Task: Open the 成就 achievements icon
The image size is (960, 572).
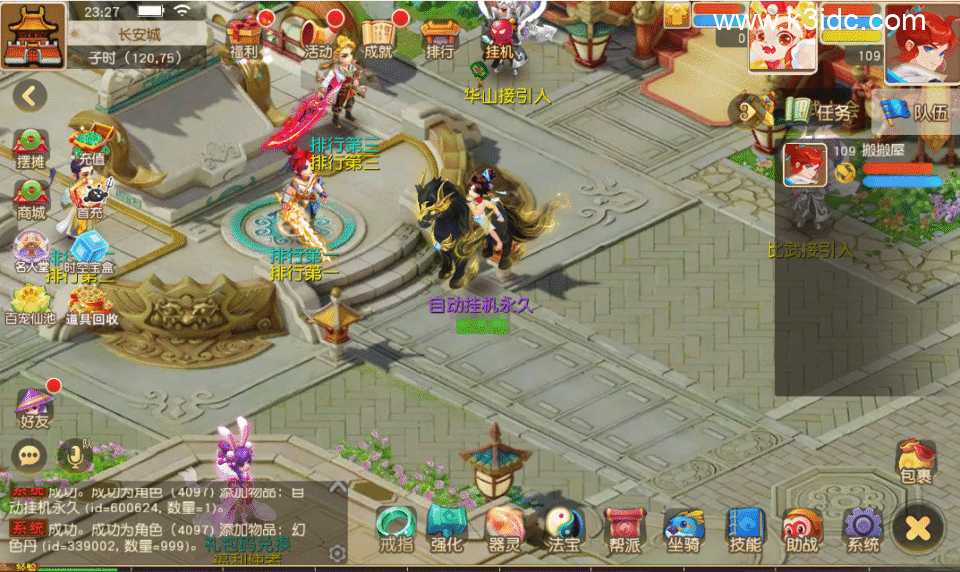Action: point(378,36)
